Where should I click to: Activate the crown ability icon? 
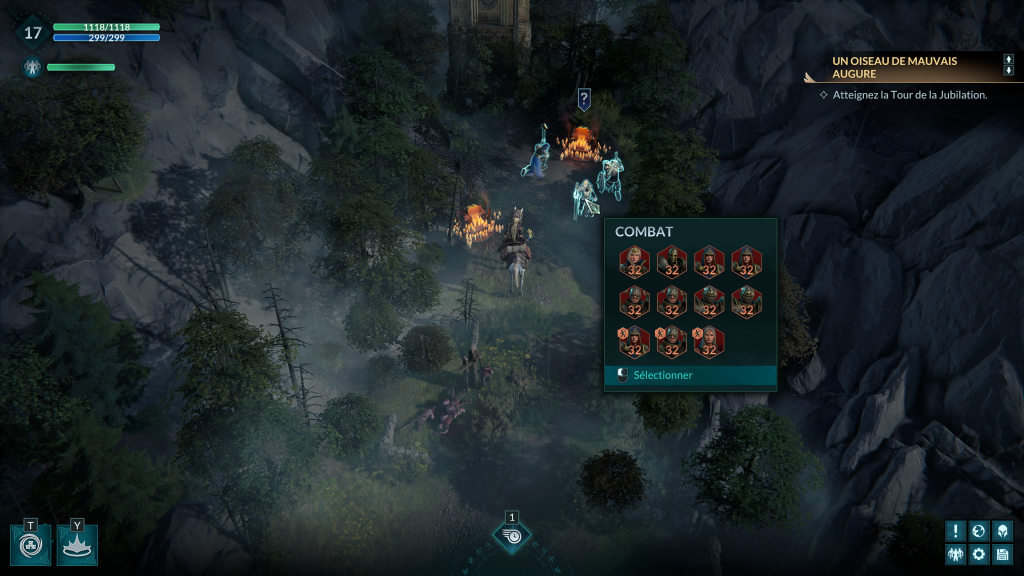click(77, 545)
